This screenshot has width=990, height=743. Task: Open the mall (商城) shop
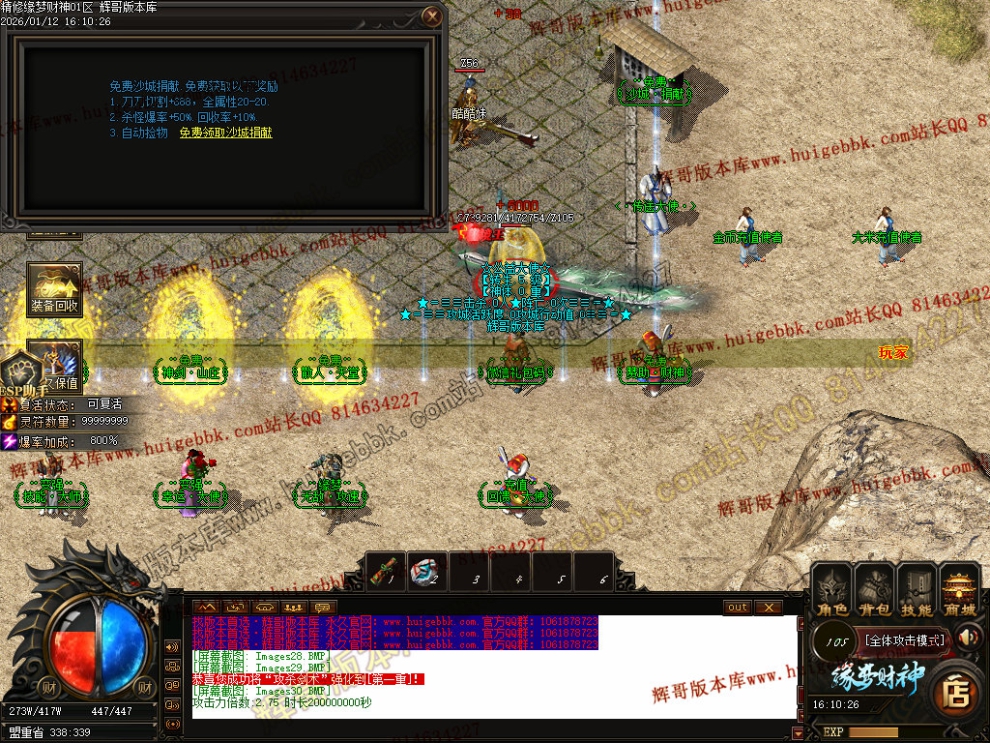tap(960, 589)
